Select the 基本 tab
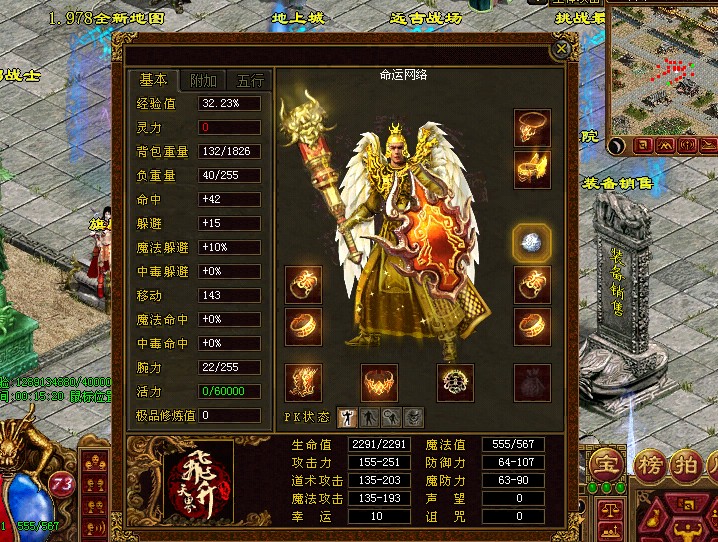Viewport: 718px width, 542px height. (154, 81)
